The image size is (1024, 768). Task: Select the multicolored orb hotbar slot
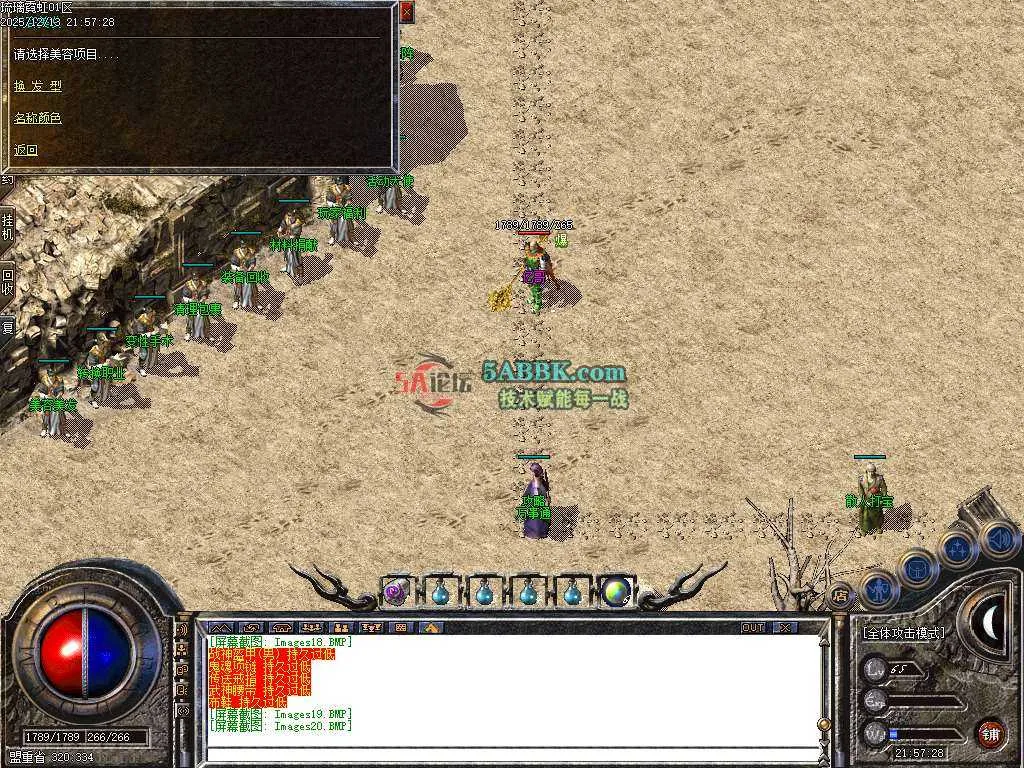click(x=617, y=592)
